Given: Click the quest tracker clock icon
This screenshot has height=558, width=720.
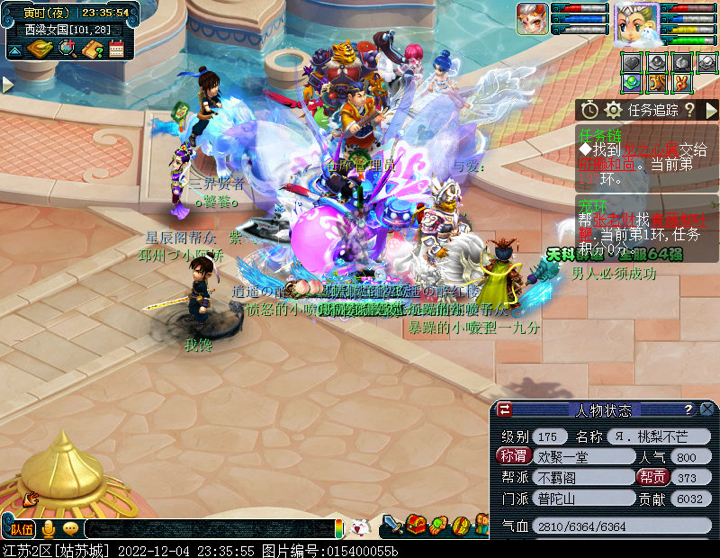Looking at the screenshot, I should coord(590,109).
